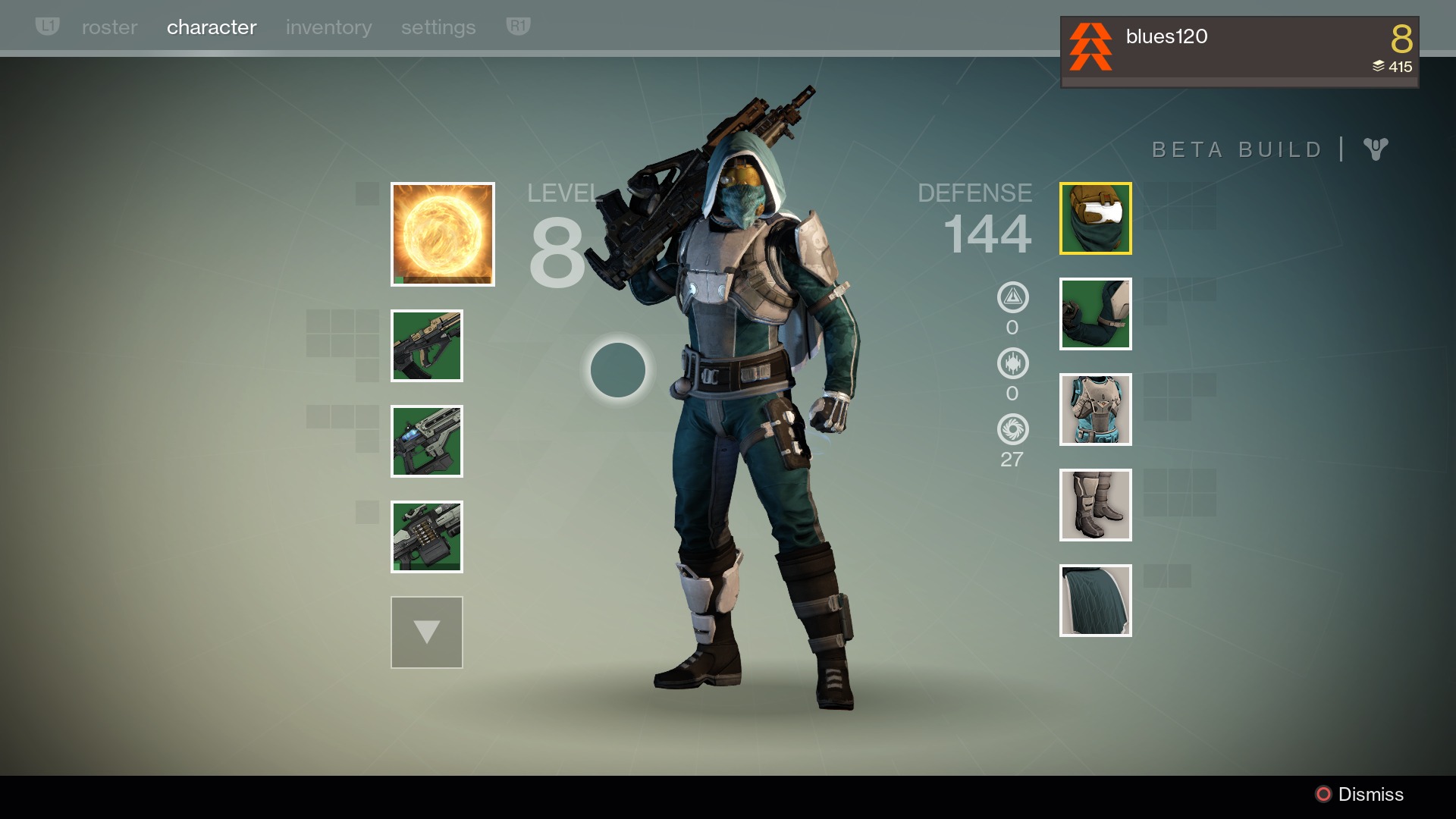Pick the green gauntlets arm slot
The height and width of the screenshot is (819, 1456).
(1096, 314)
